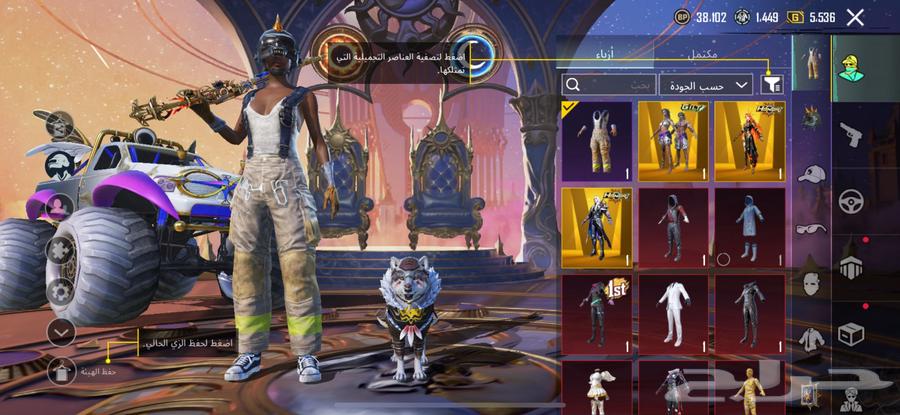Show the cap headwear subcategory

tap(810, 173)
